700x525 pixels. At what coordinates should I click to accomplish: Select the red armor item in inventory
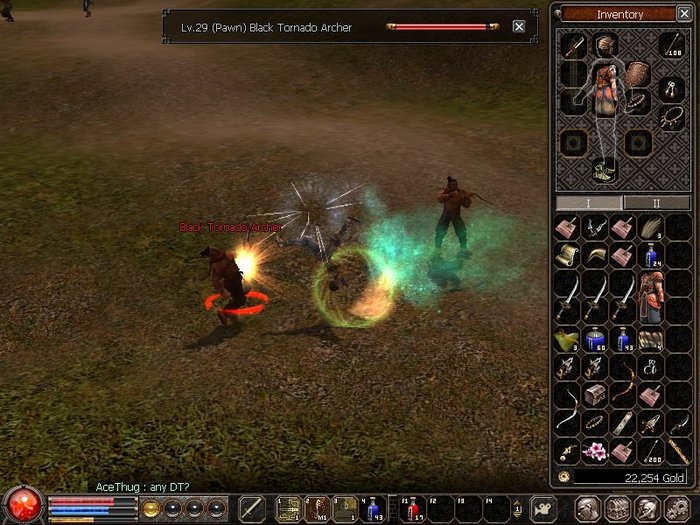pyautogui.click(x=651, y=298)
